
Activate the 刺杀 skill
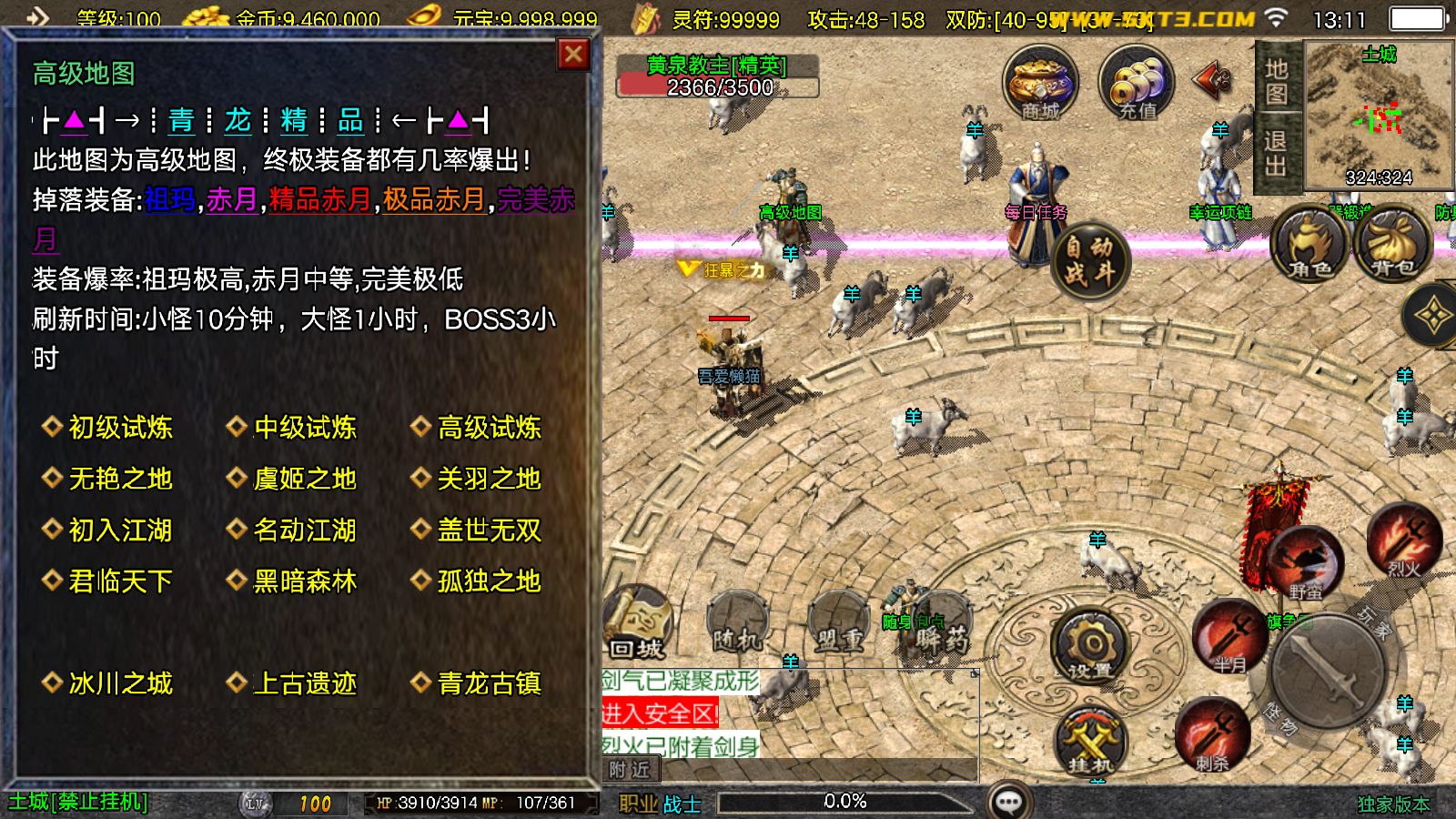1211,735
